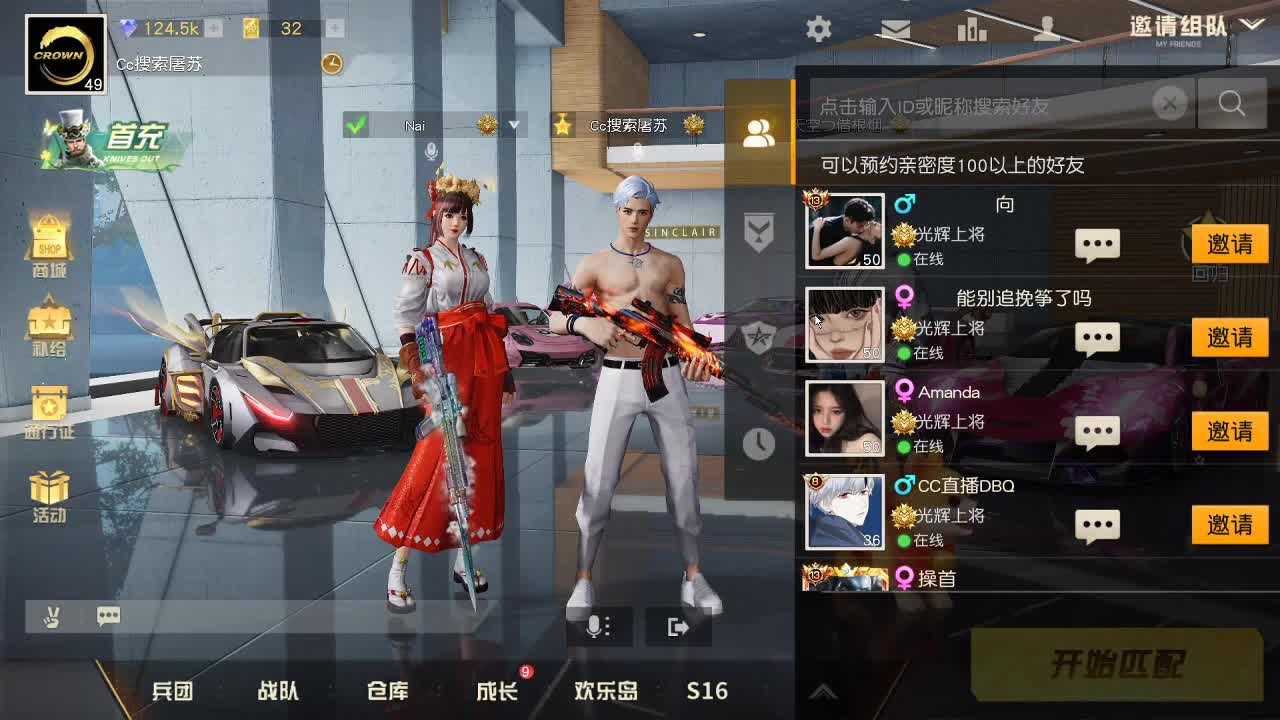The height and width of the screenshot is (720, 1280).
Task: Click the exit room icon near bottom center
Action: click(x=680, y=625)
